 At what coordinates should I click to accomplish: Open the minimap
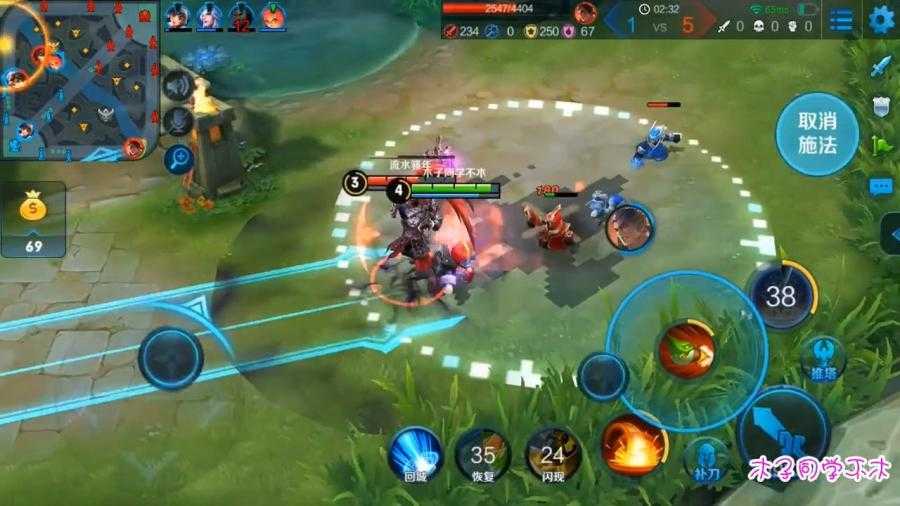point(80,80)
